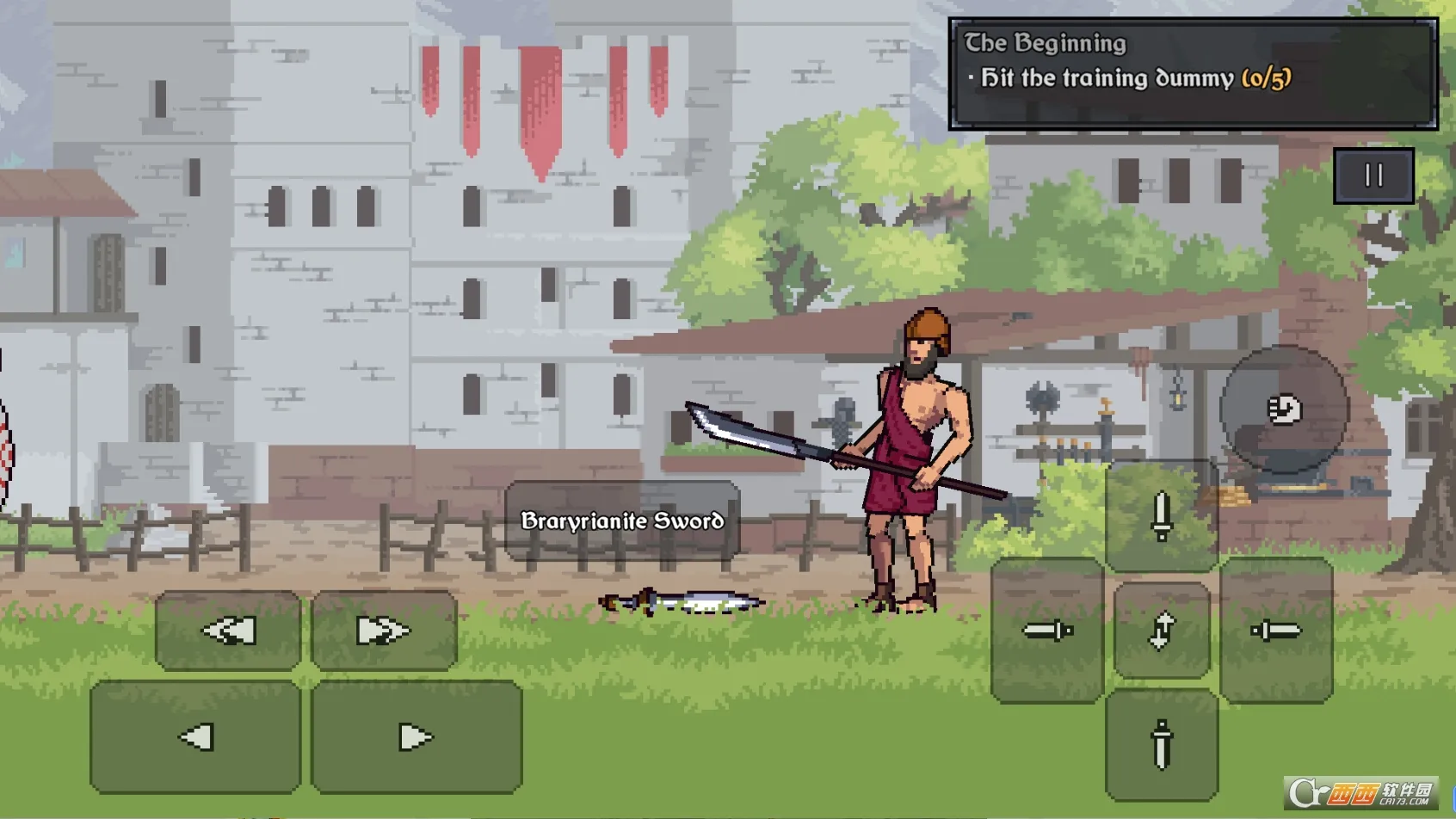Tap the single left arrow move button

(195, 737)
